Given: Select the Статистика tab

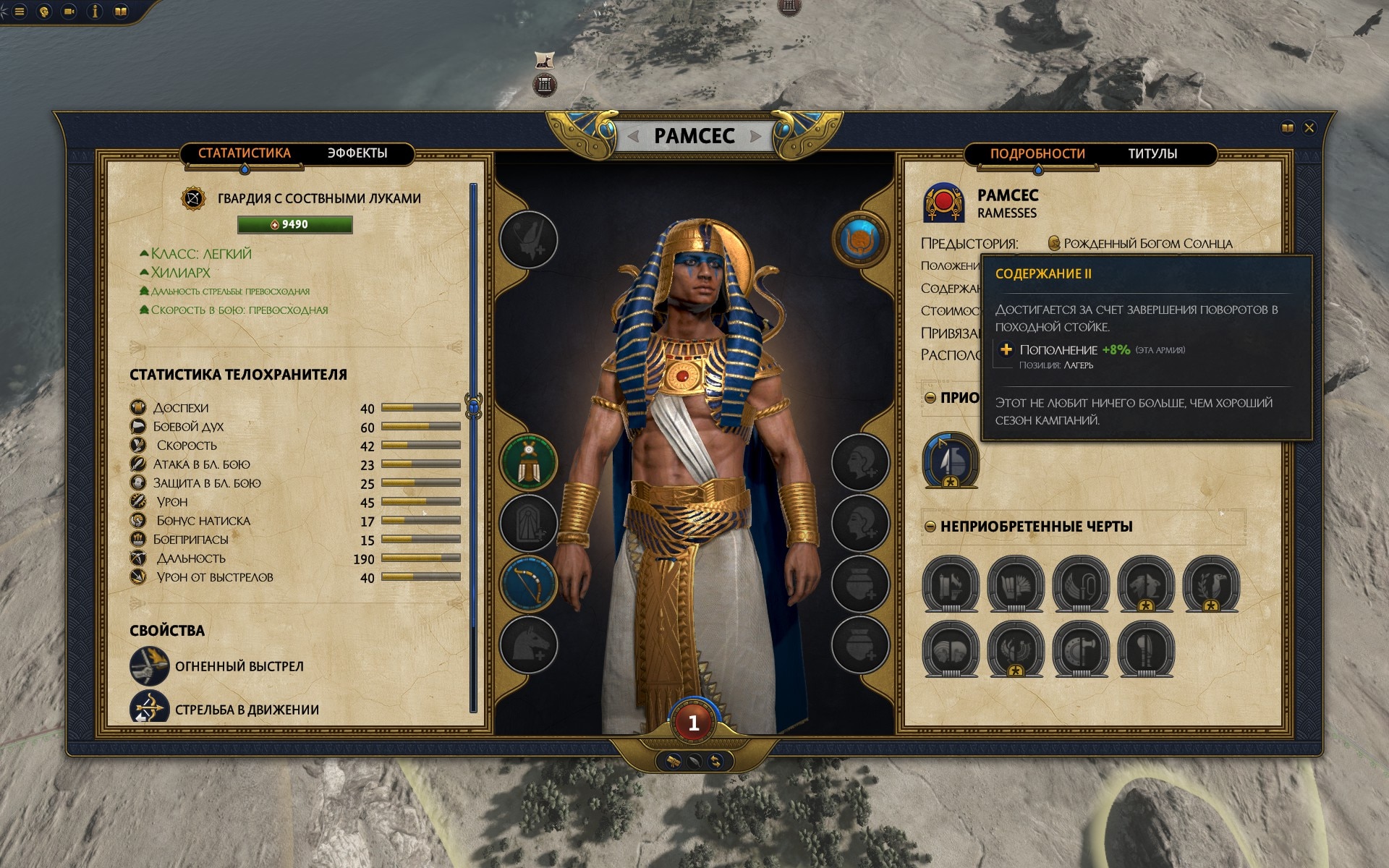Looking at the screenshot, I should coord(245,153).
